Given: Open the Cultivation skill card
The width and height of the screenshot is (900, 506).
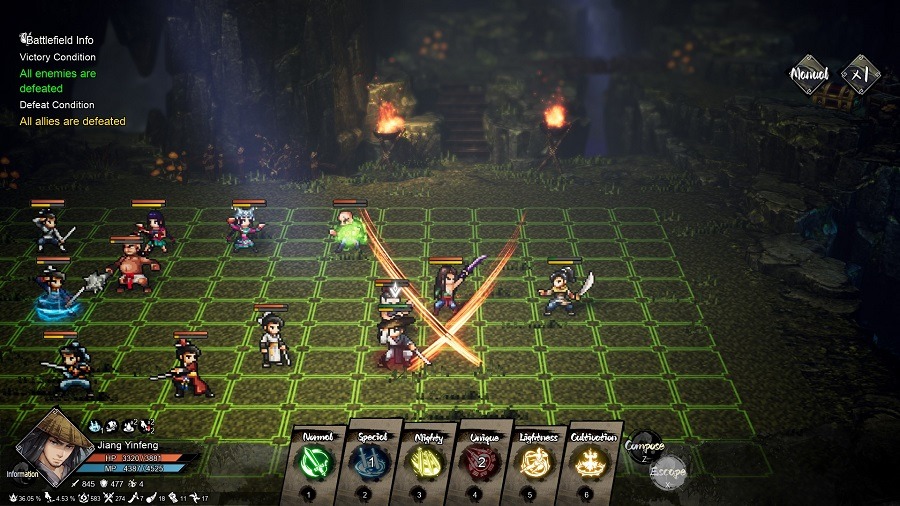Looking at the screenshot, I should (x=591, y=463).
